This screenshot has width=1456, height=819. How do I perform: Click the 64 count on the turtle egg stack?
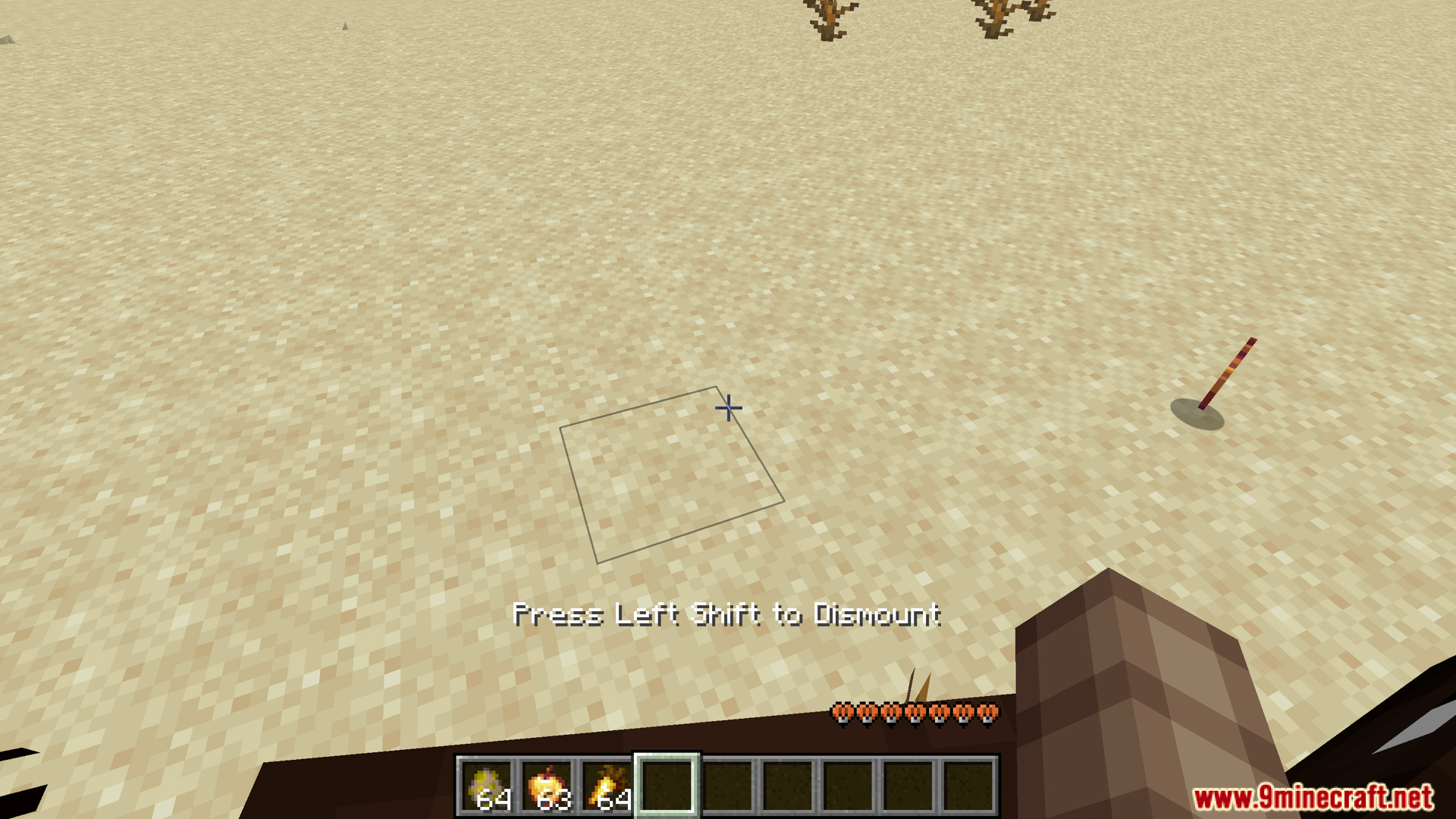pos(497,800)
